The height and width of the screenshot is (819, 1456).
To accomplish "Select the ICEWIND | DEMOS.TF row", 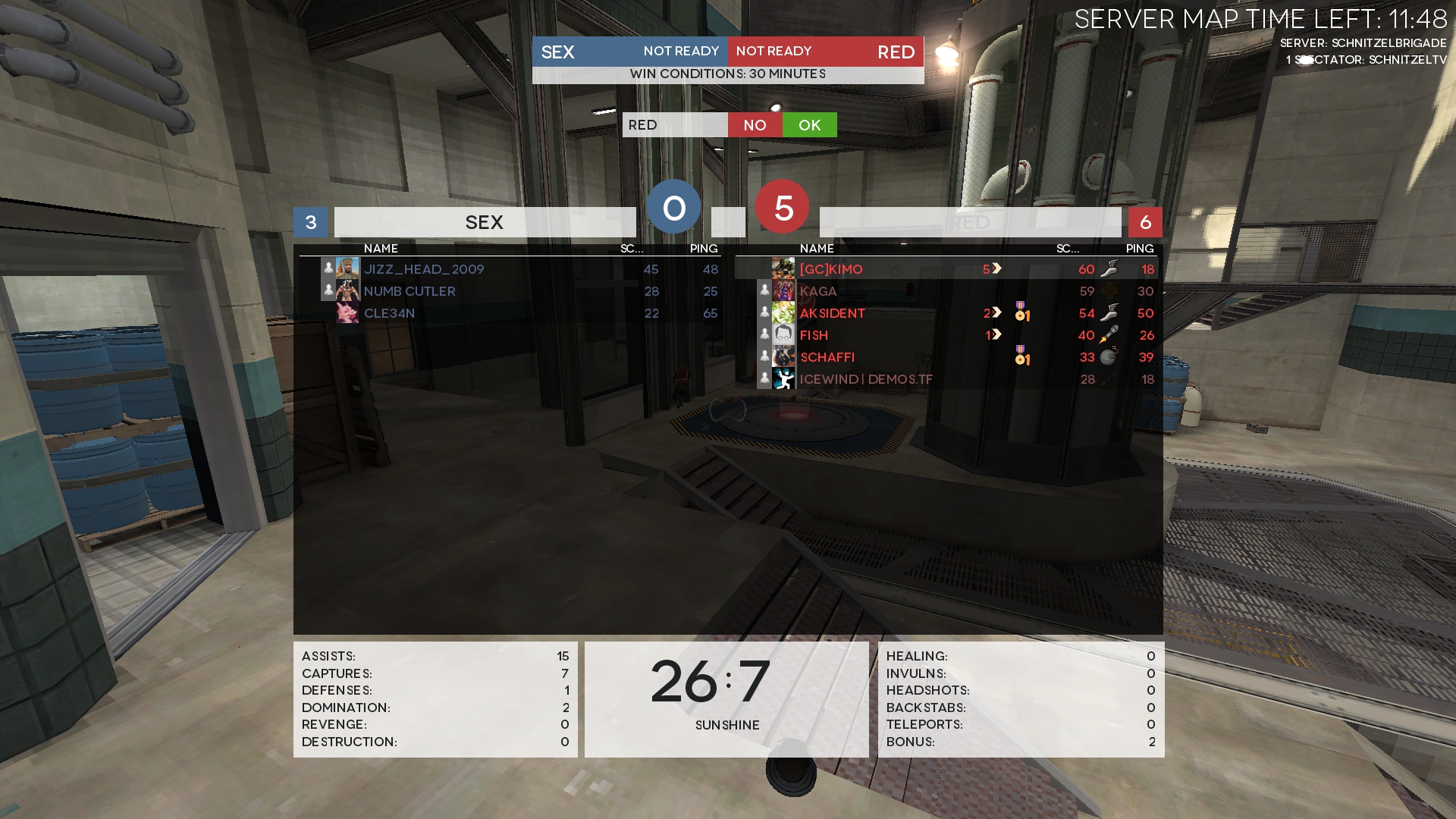I will click(866, 379).
